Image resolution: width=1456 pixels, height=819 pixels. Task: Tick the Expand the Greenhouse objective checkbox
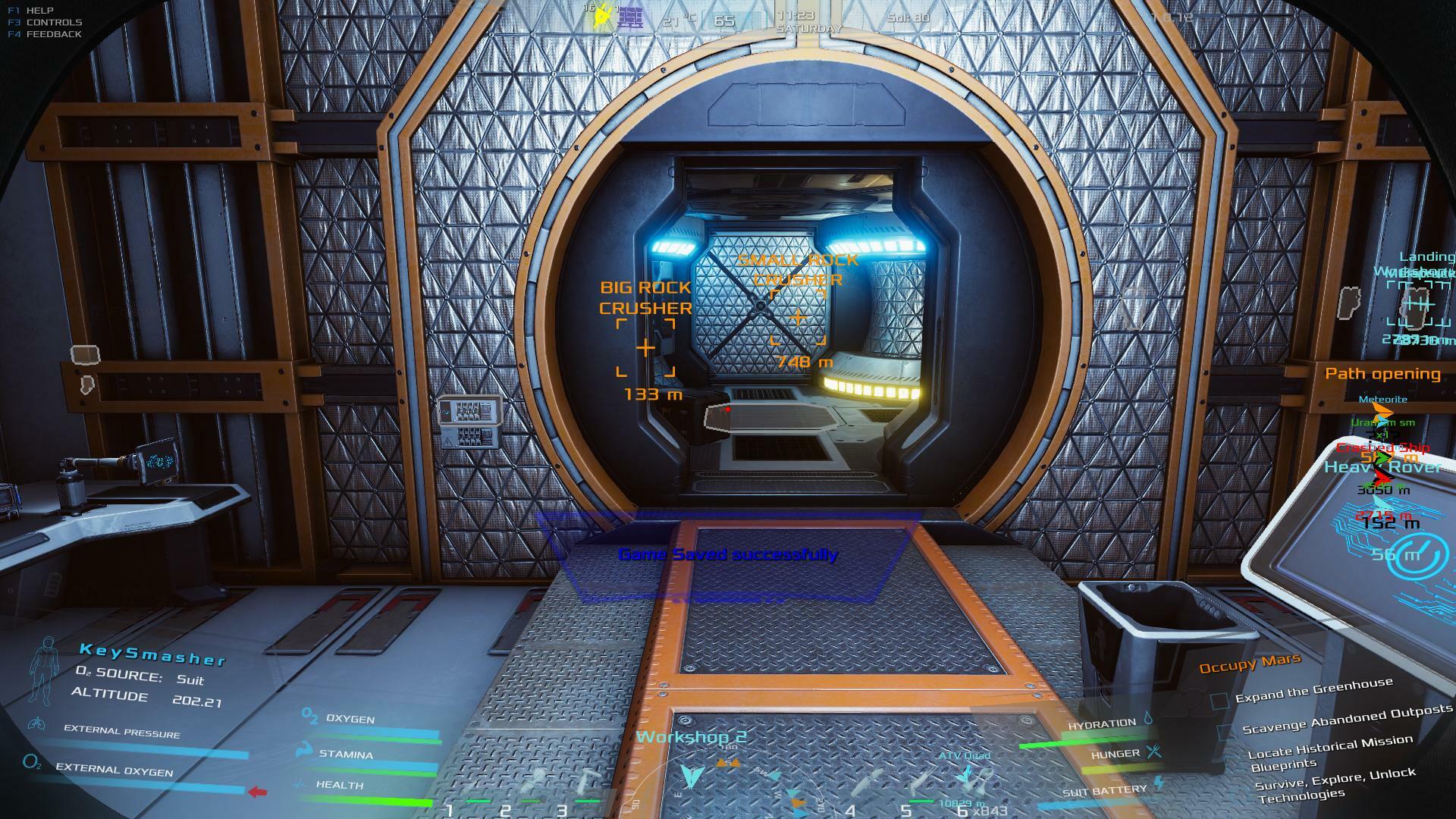point(1219,701)
